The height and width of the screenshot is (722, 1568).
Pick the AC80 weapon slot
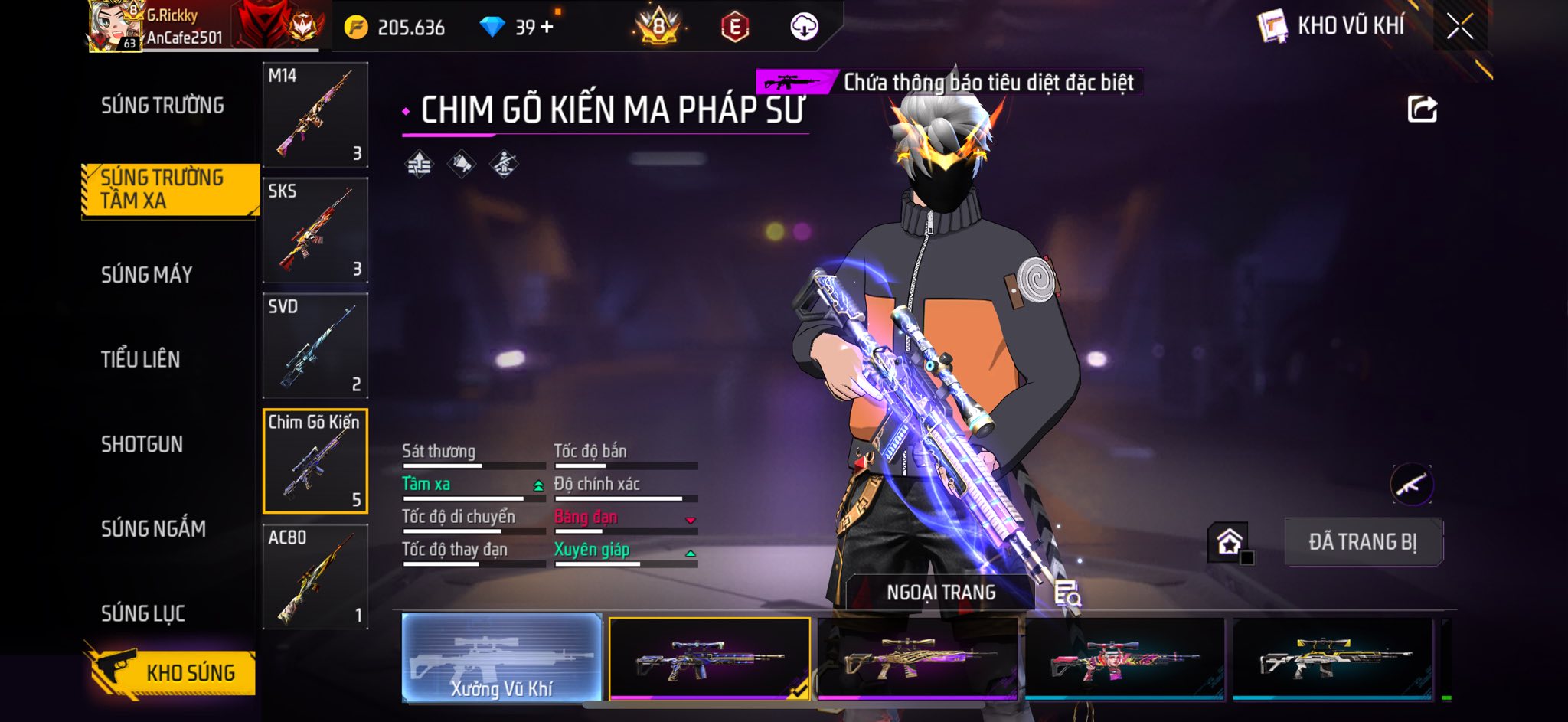pyautogui.click(x=315, y=577)
